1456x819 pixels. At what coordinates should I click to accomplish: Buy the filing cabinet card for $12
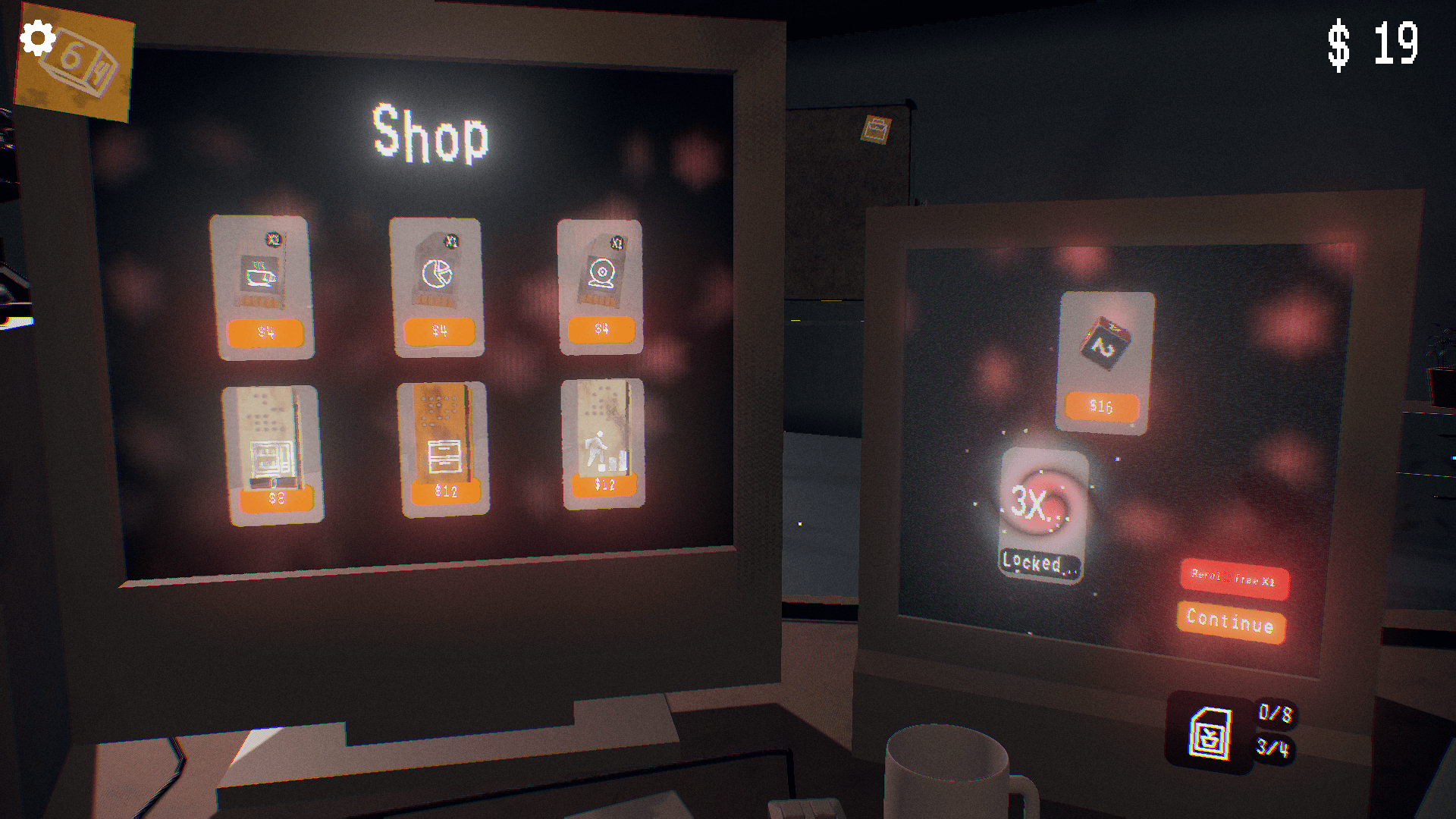pos(446,491)
